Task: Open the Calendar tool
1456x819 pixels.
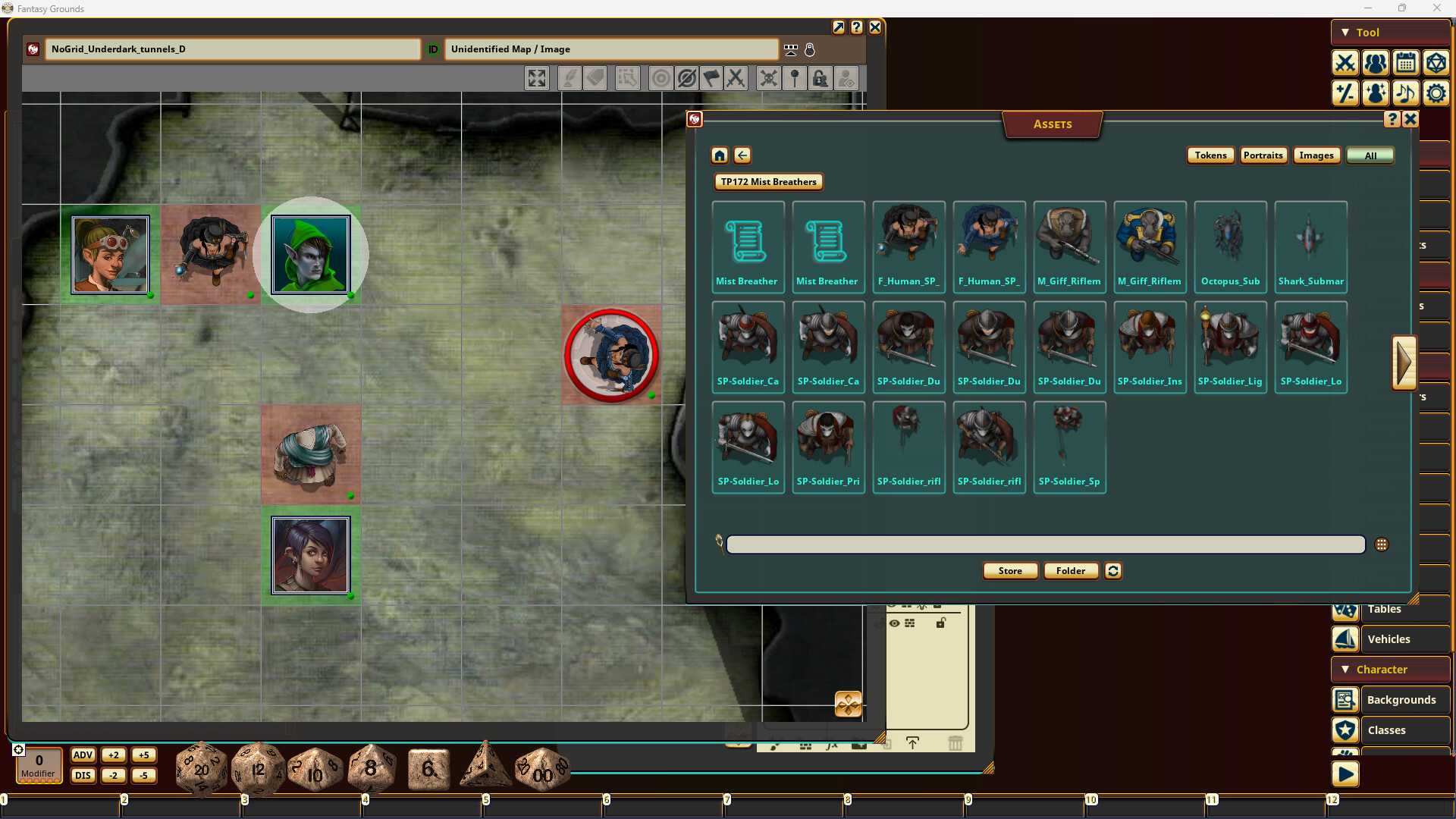Action: (1406, 64)
